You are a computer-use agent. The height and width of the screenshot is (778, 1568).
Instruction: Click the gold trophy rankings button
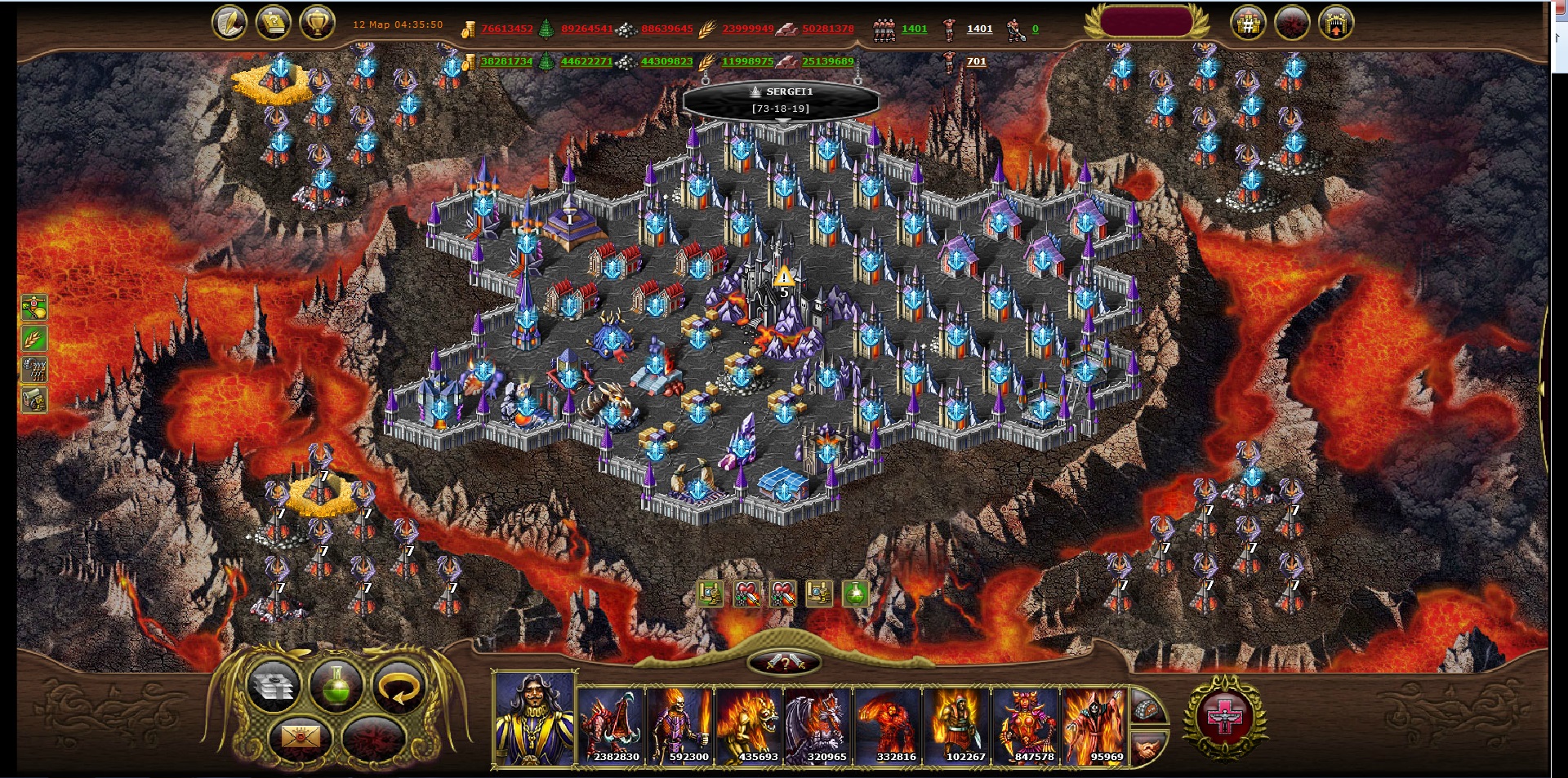coord(317,23)
